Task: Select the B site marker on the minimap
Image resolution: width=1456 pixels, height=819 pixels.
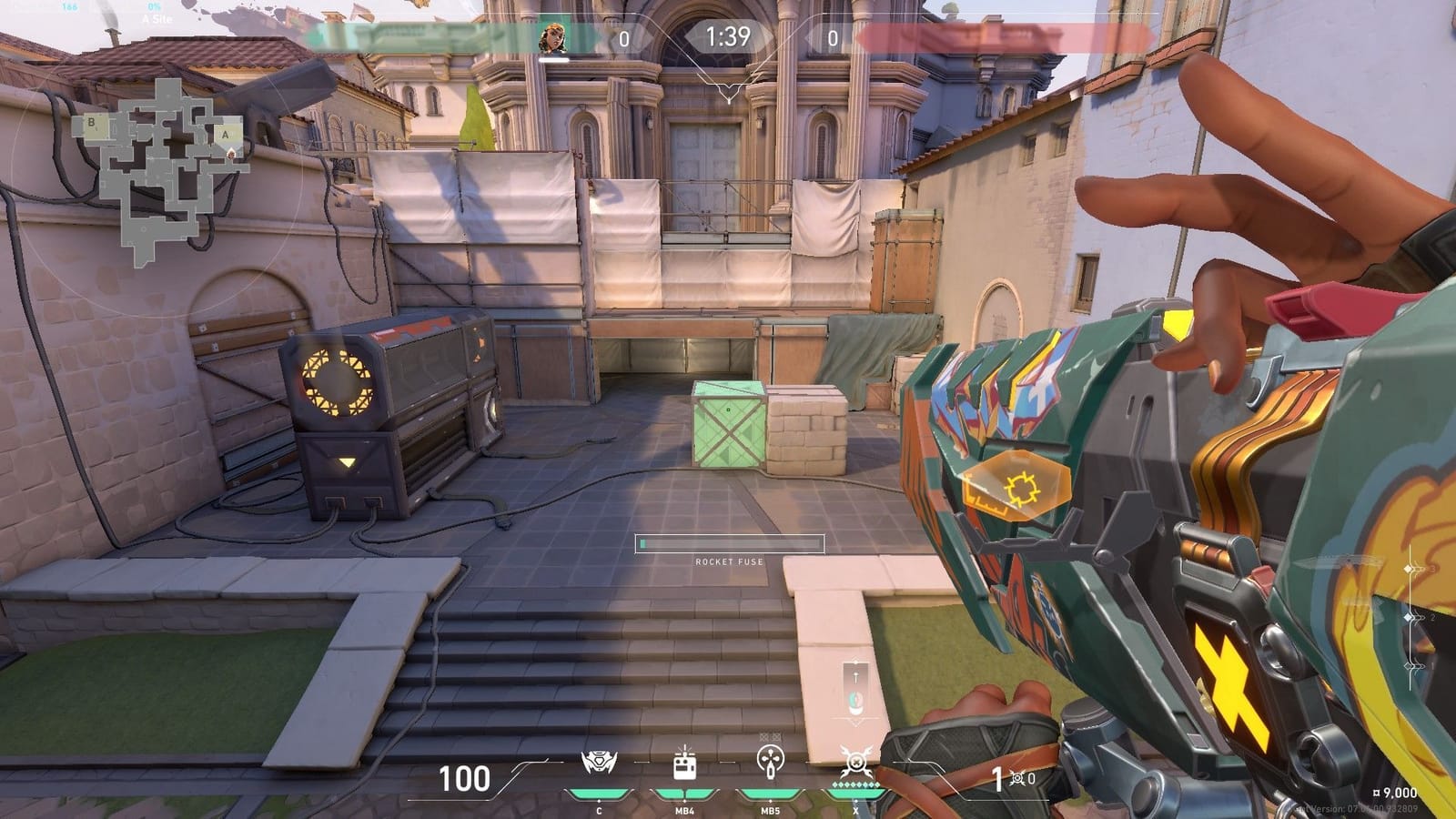Action: pos(91,122)
